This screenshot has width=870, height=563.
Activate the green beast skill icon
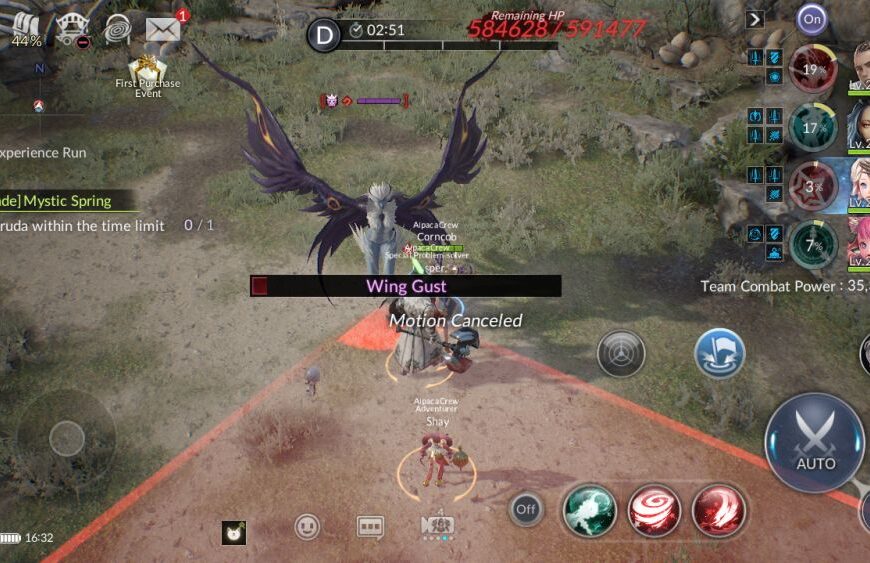click(589, 510)
